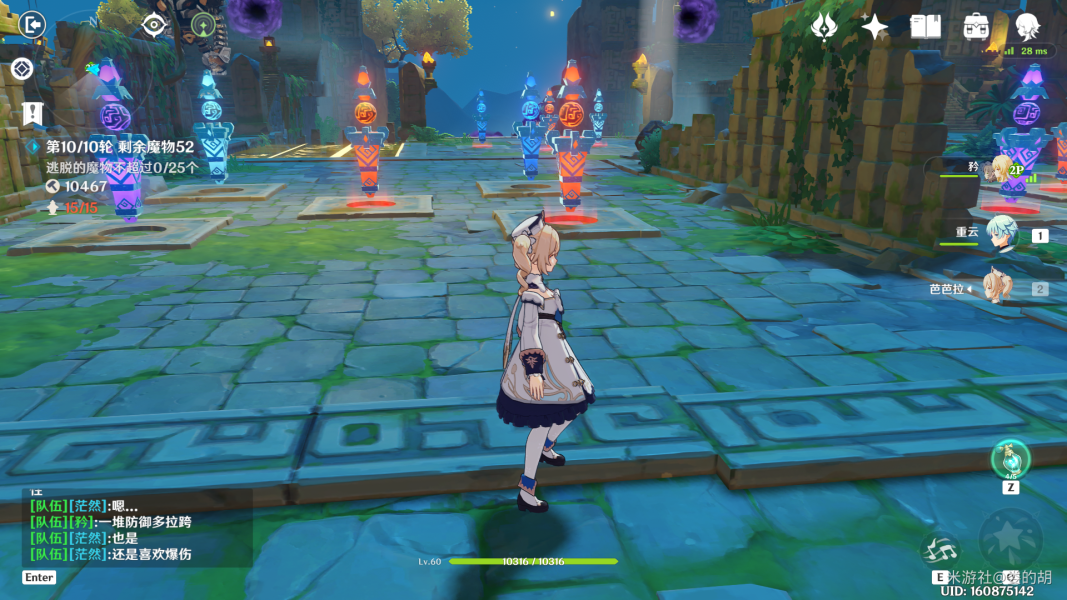The image size is (1067, 600).
Task: Toggle the eye-shaped view icon
Action: point(154,25)
